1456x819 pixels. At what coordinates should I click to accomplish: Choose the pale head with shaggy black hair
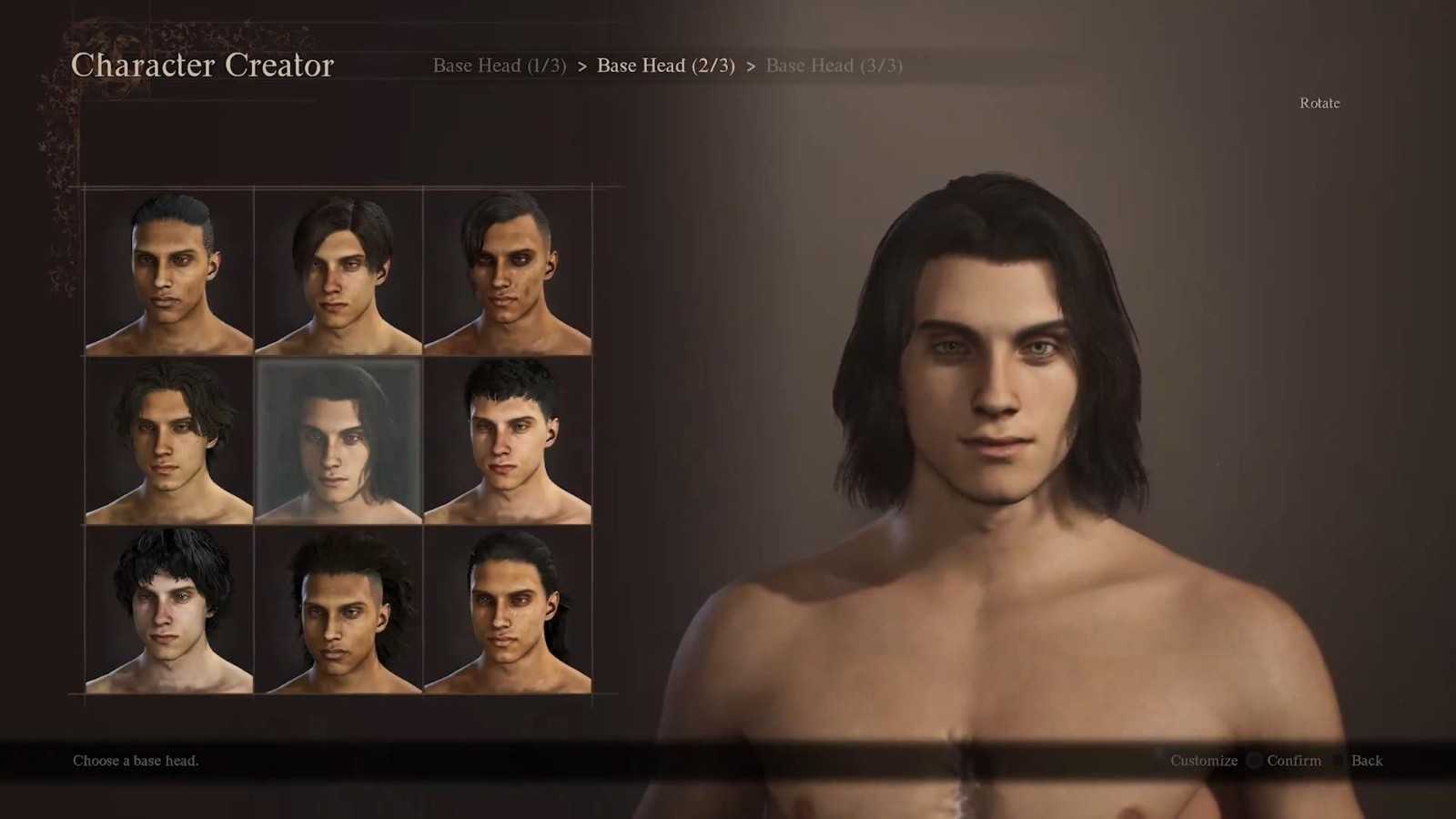[x=169, y=610]
